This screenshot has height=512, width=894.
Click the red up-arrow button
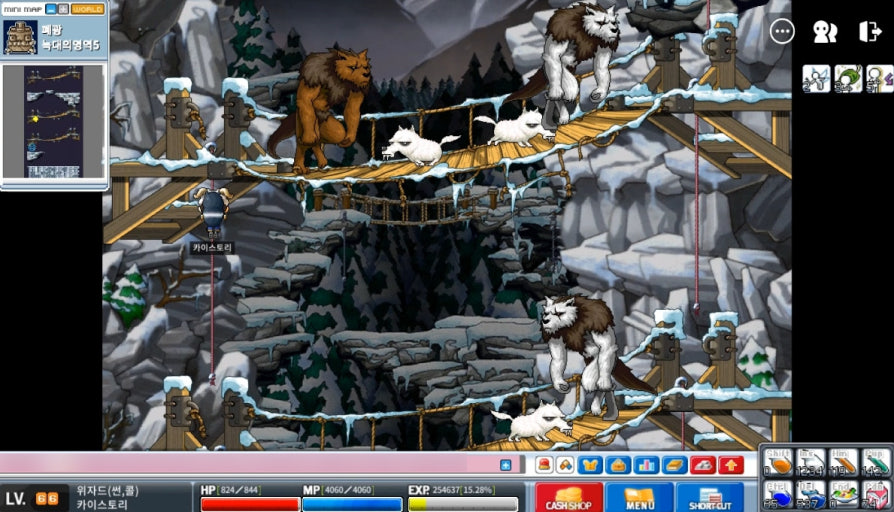[x=731, y=465]
